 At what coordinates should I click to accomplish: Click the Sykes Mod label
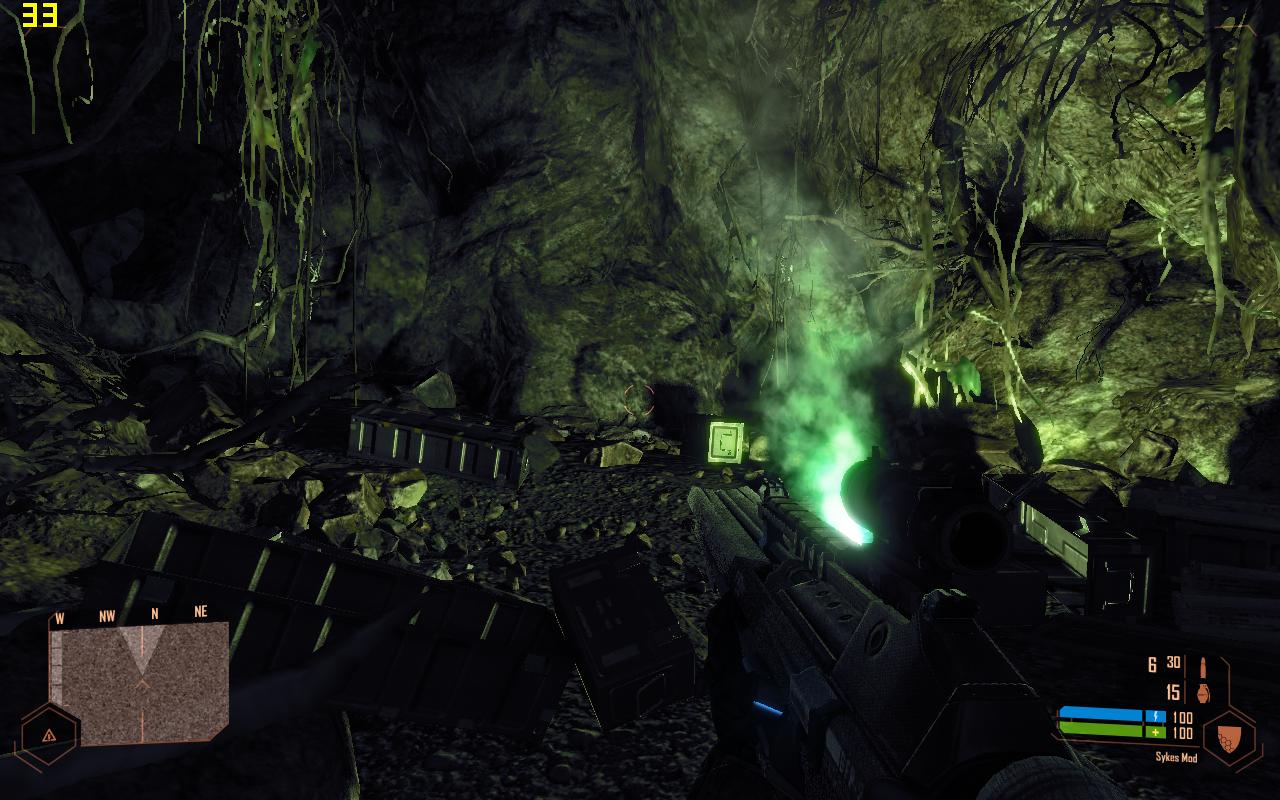click(x=1176, y=756)
